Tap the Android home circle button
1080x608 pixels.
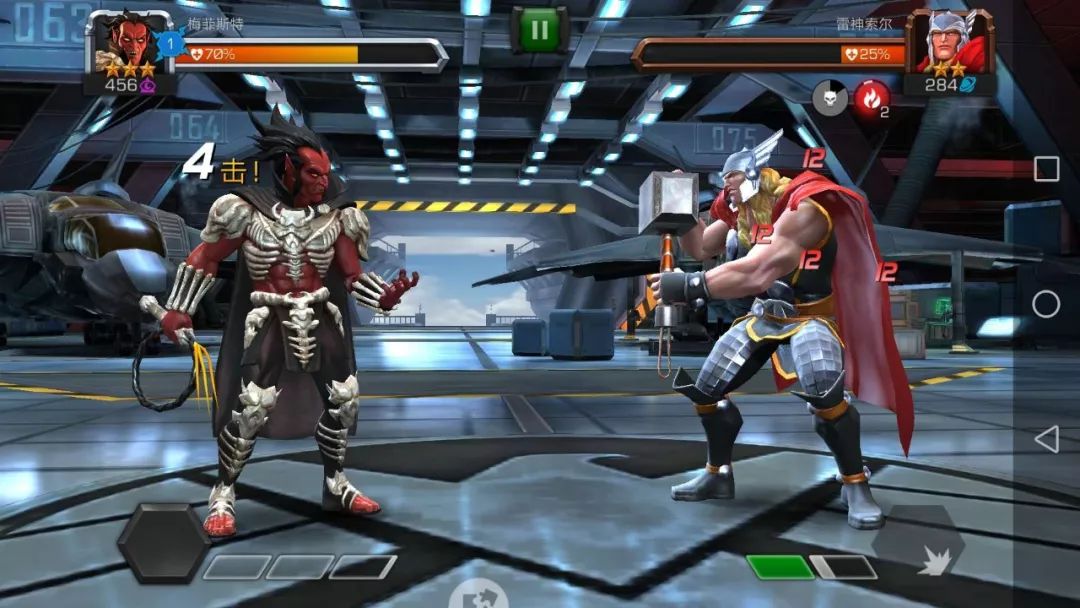click(x=1046, y=304)
